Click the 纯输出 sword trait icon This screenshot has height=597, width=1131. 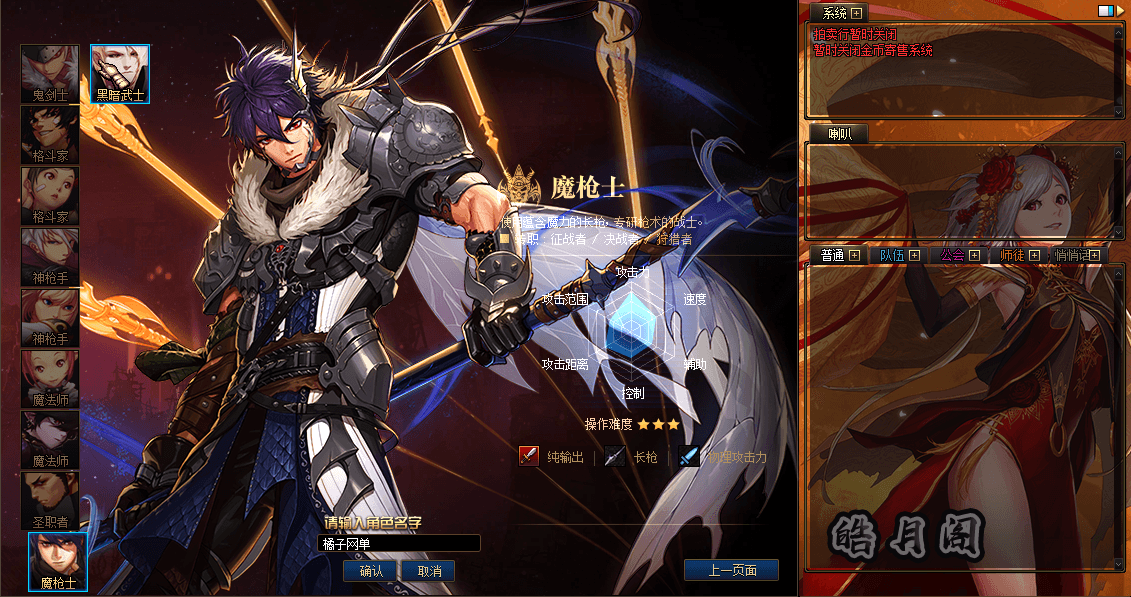[x=529, y=457]
